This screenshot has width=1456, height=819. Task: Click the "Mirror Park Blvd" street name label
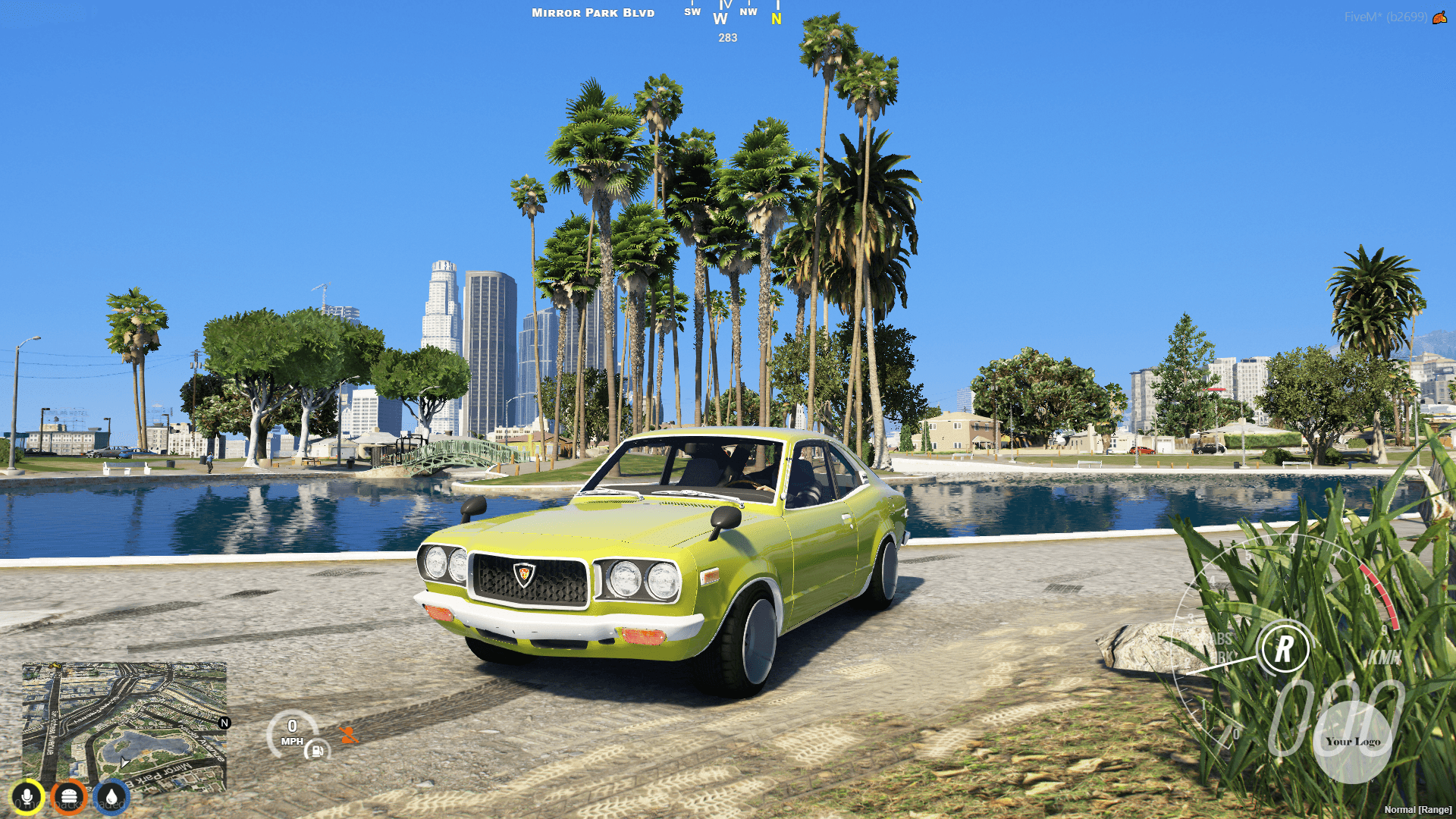pos(592,12)
